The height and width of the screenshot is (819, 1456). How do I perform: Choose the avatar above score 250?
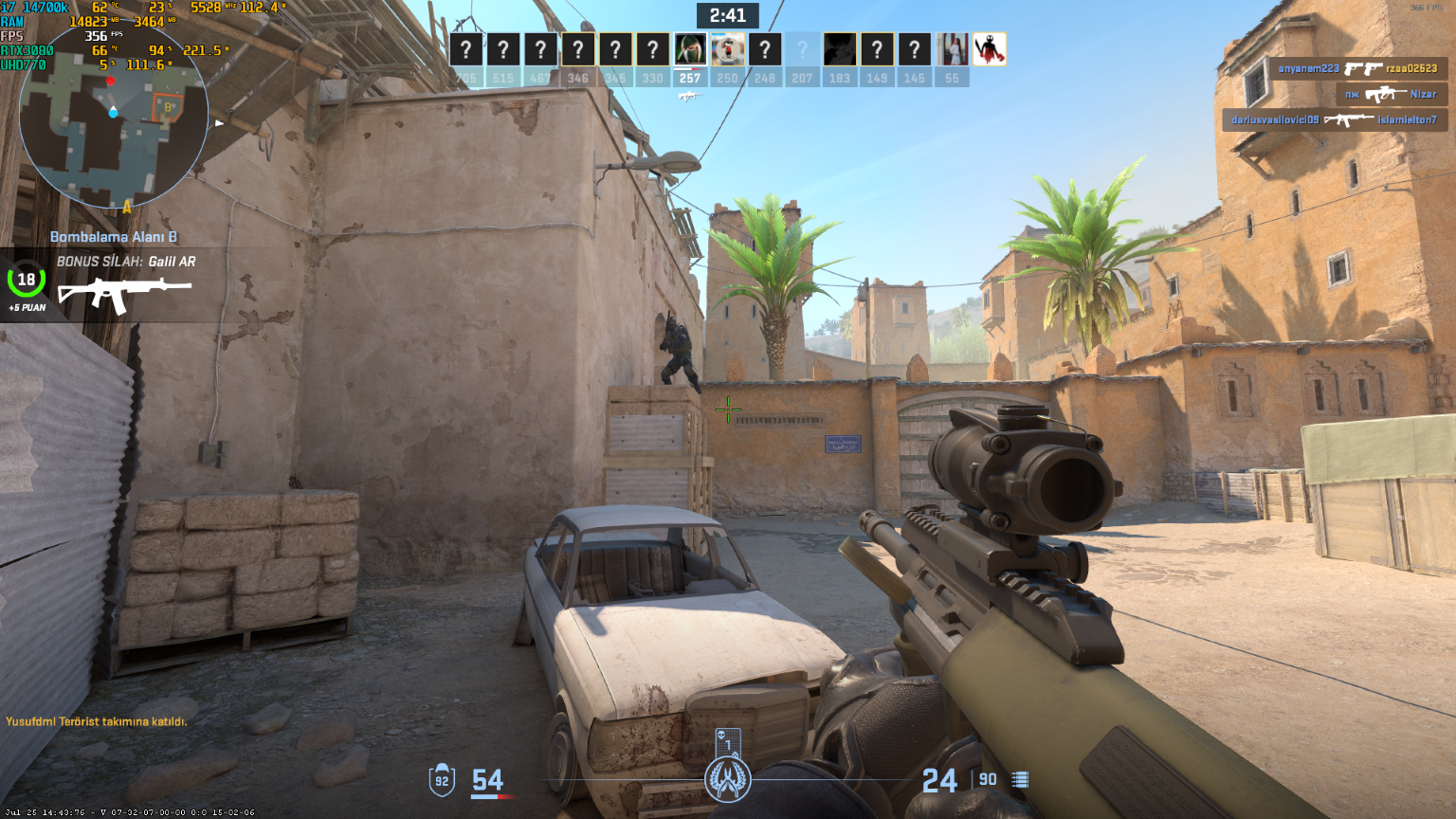(727, 49)
